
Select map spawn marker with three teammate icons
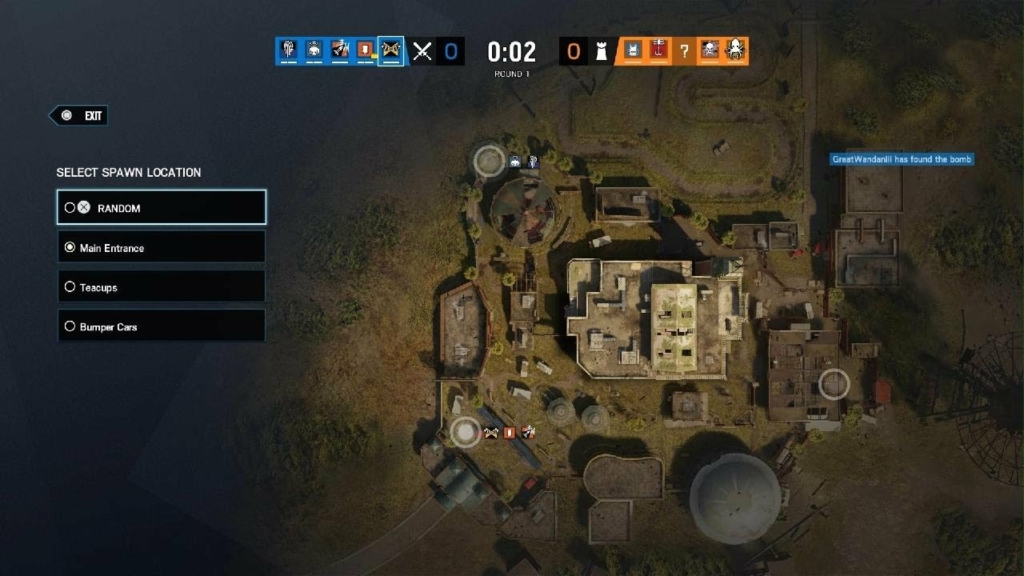(464, 432)
